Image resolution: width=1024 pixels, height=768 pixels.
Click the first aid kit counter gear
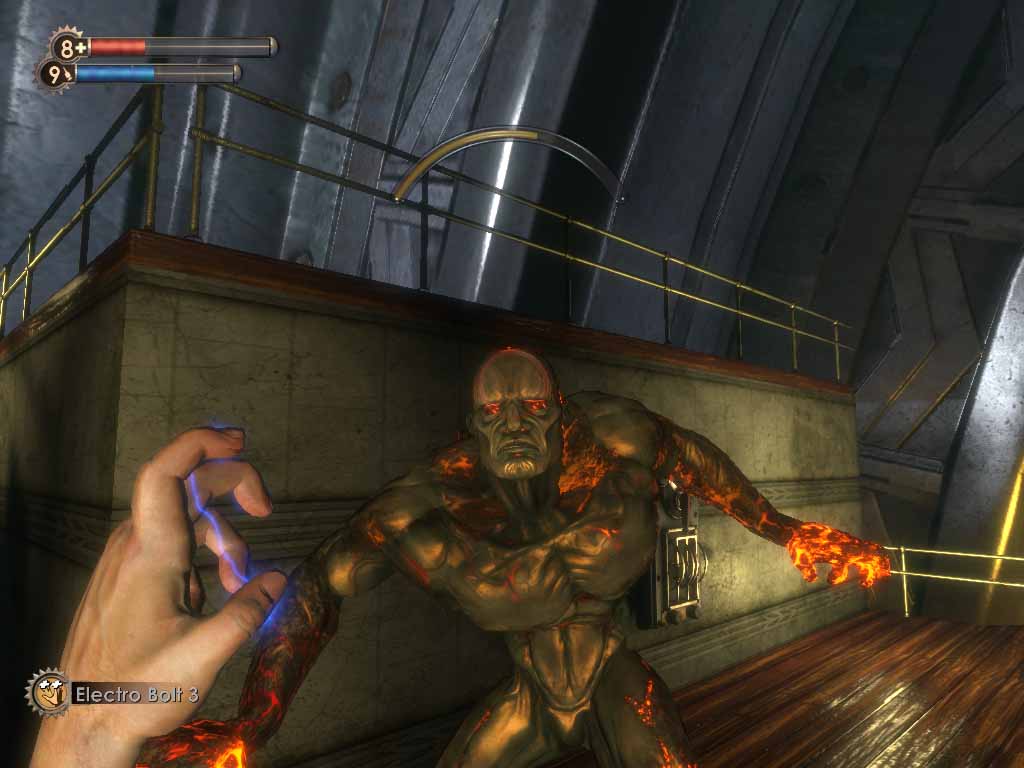coord(68,46)
